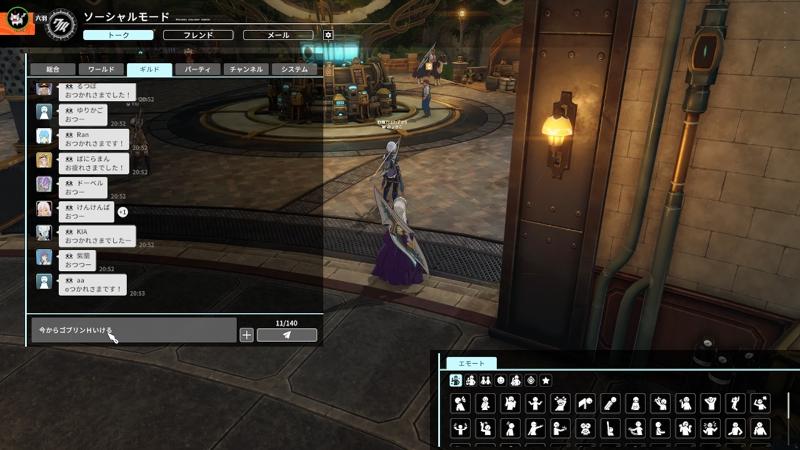Send the chat message with paper-plane button
Image resolution: width=800 pixels, height=450 pixels.
(x=287, y=335)
